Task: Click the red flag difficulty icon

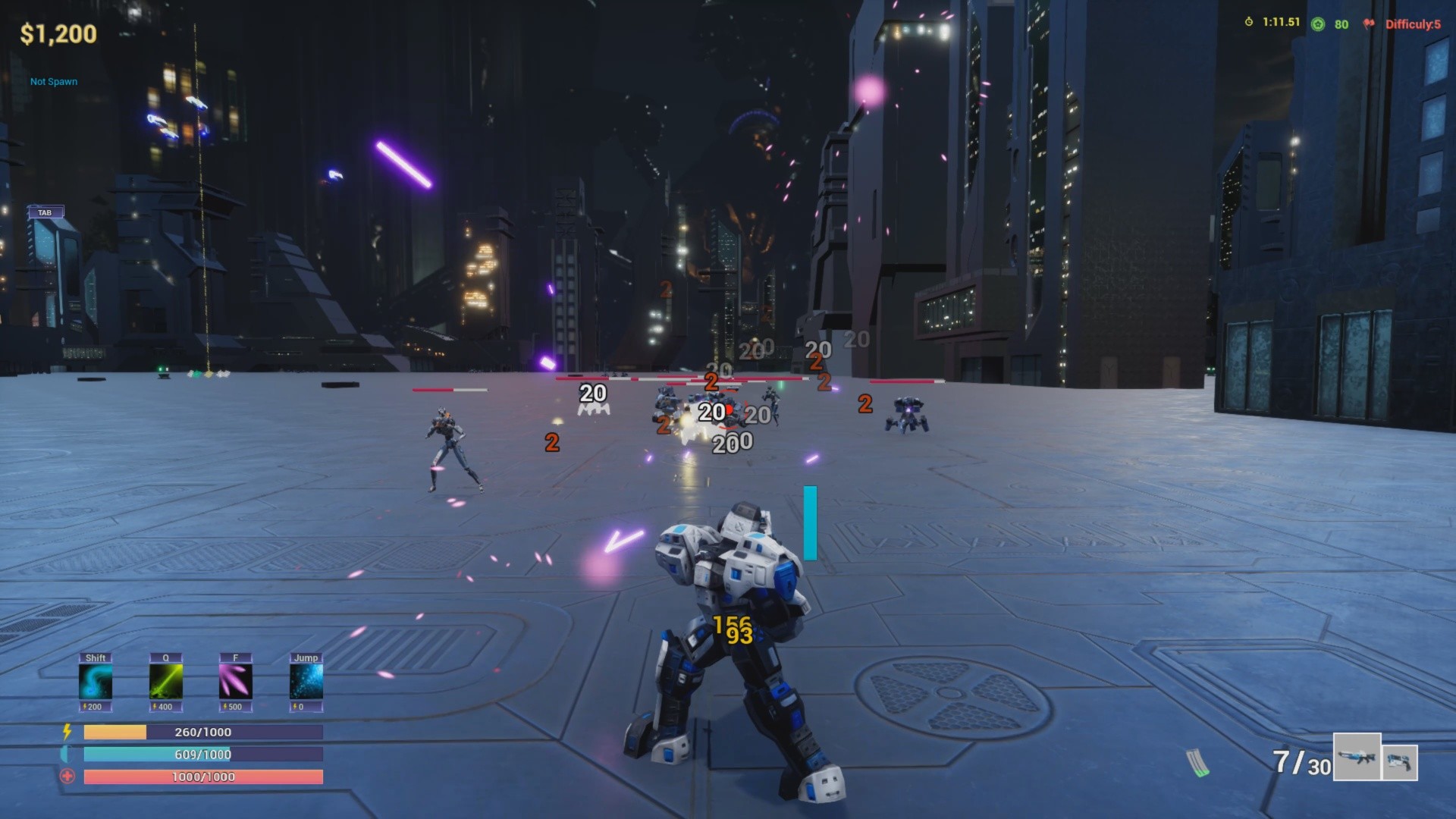Action: pyautogui.click(x=1369, y=24)
